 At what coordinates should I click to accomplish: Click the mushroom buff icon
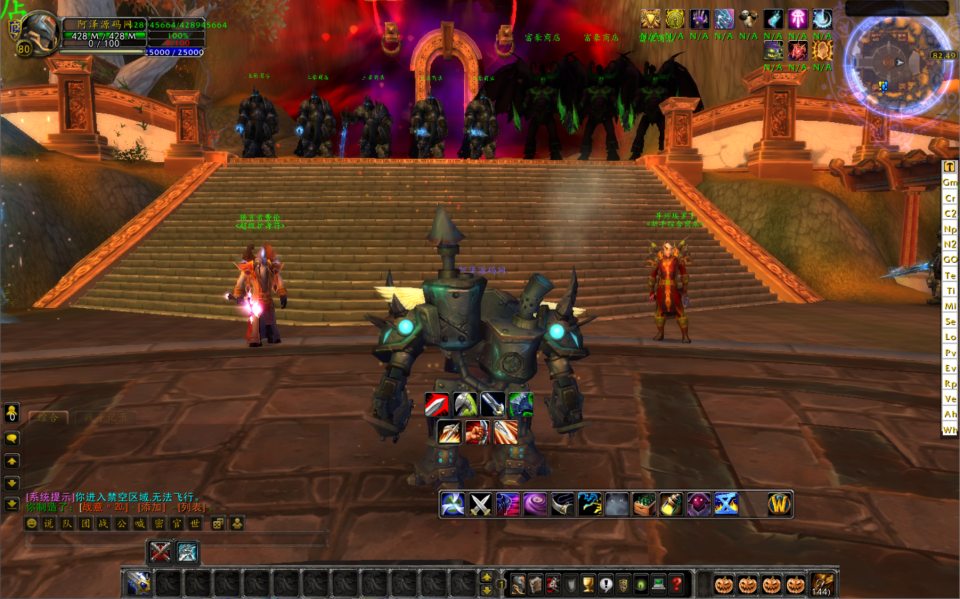click(749, 19)
